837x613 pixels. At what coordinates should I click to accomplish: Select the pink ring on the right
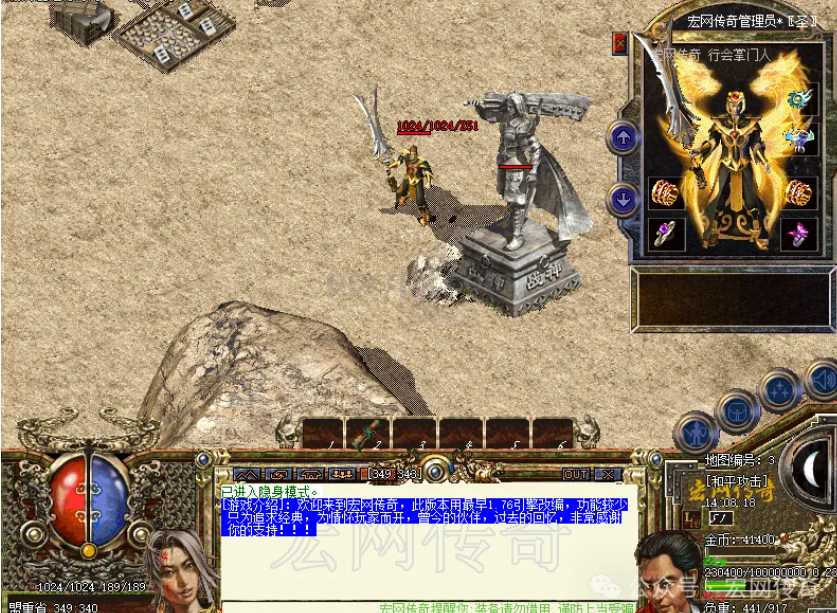click(797, 234)
